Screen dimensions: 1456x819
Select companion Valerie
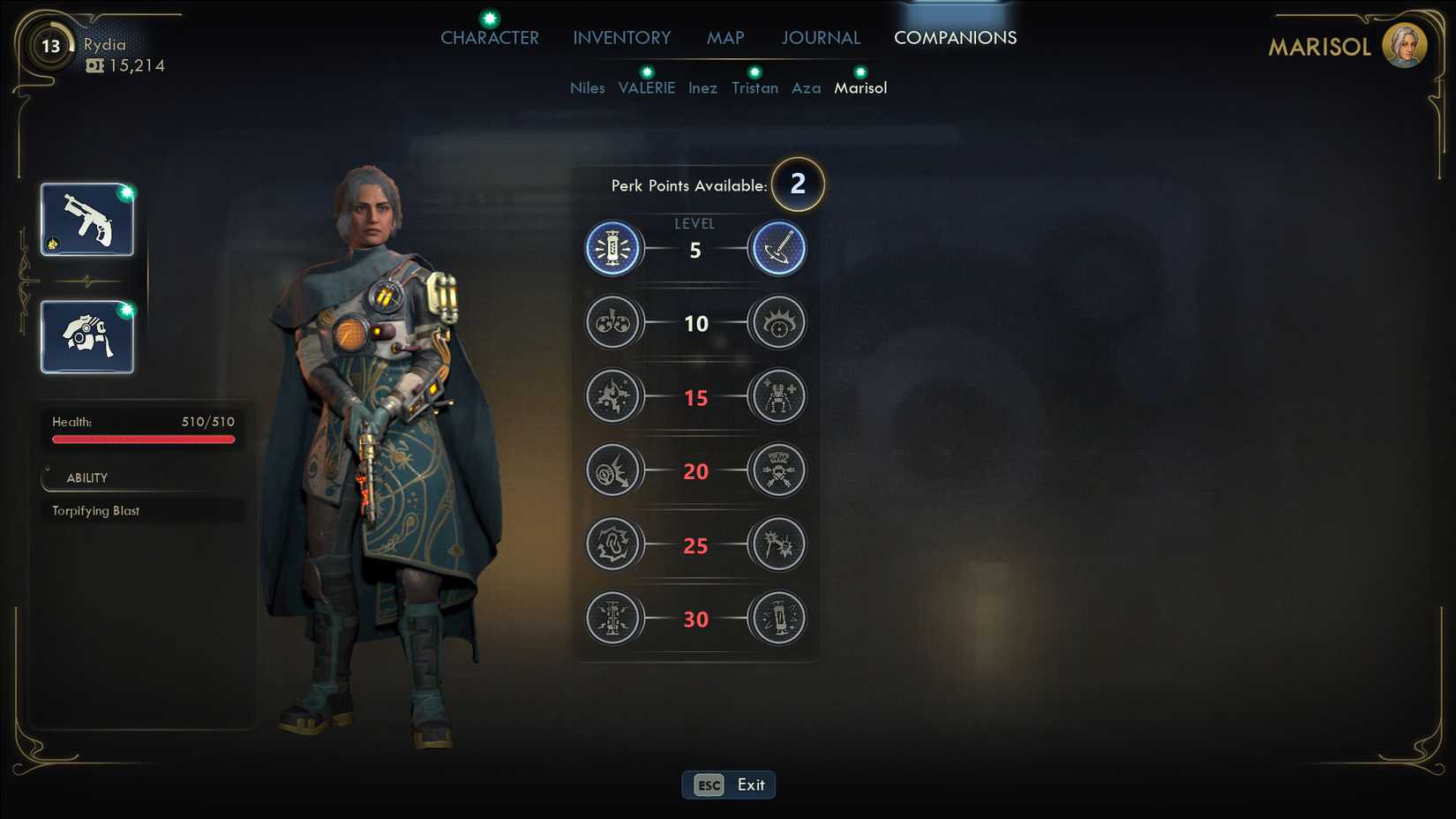pyautogui.click(x=647, y=88)
